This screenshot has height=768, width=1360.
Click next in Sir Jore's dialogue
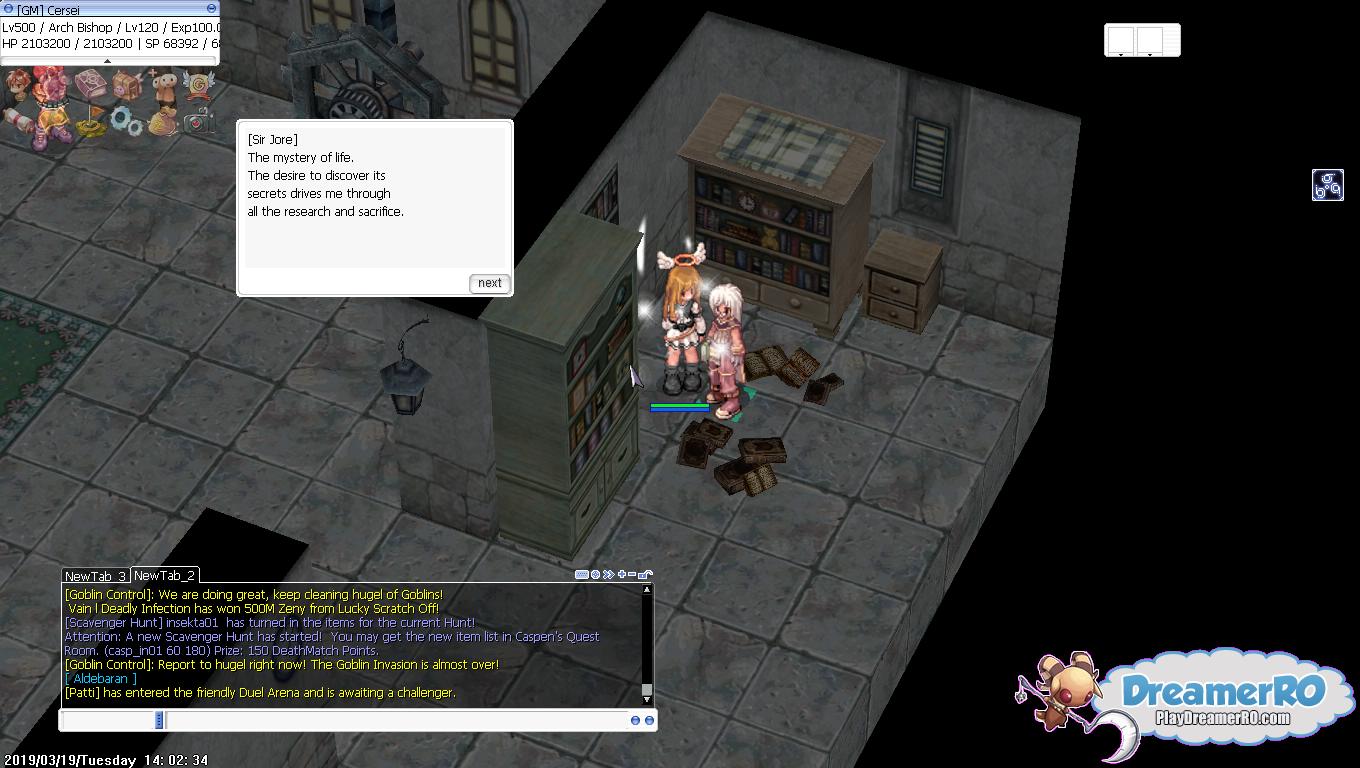click(x=489, y=283)
